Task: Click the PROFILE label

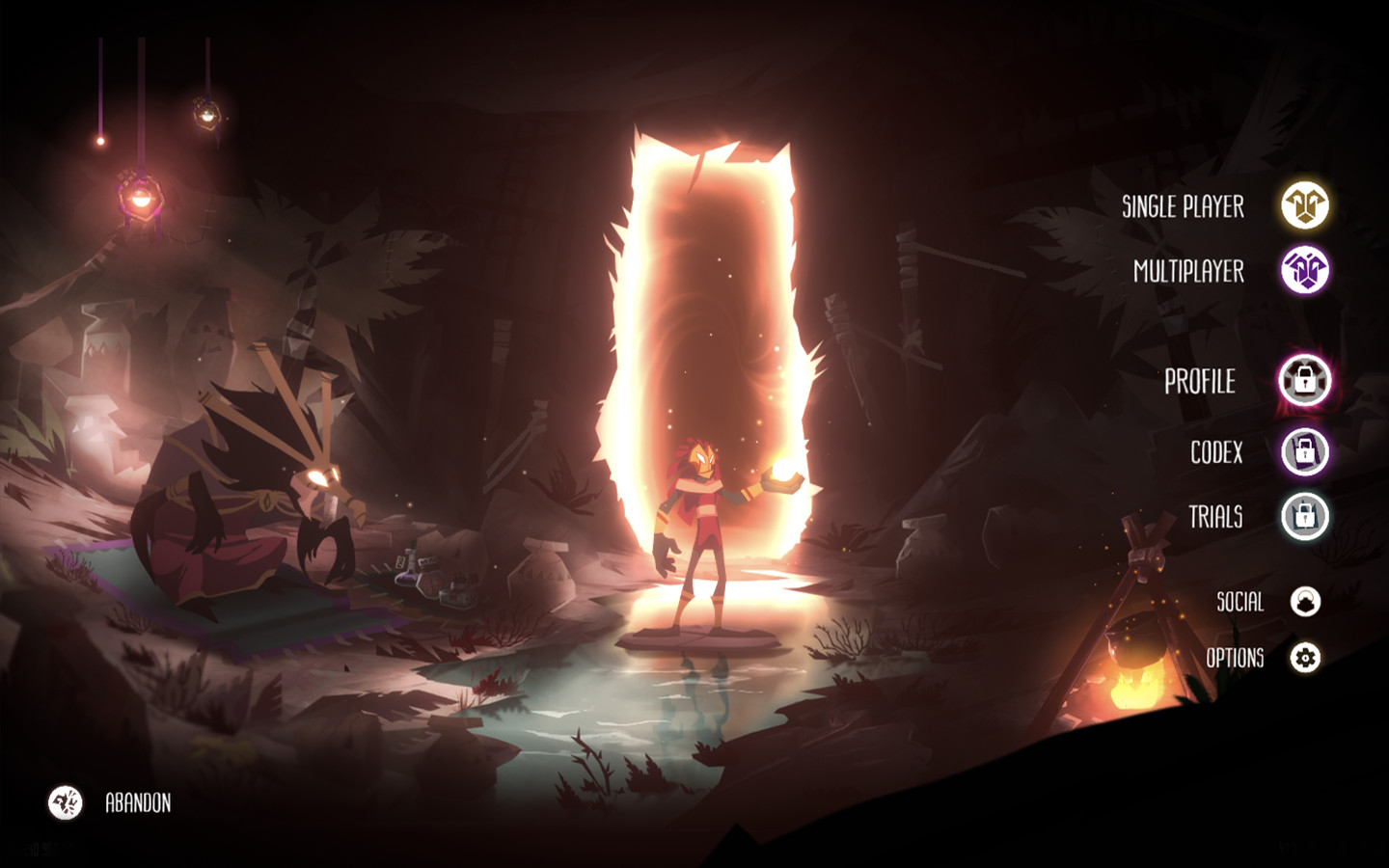Action: (1201, 382)
